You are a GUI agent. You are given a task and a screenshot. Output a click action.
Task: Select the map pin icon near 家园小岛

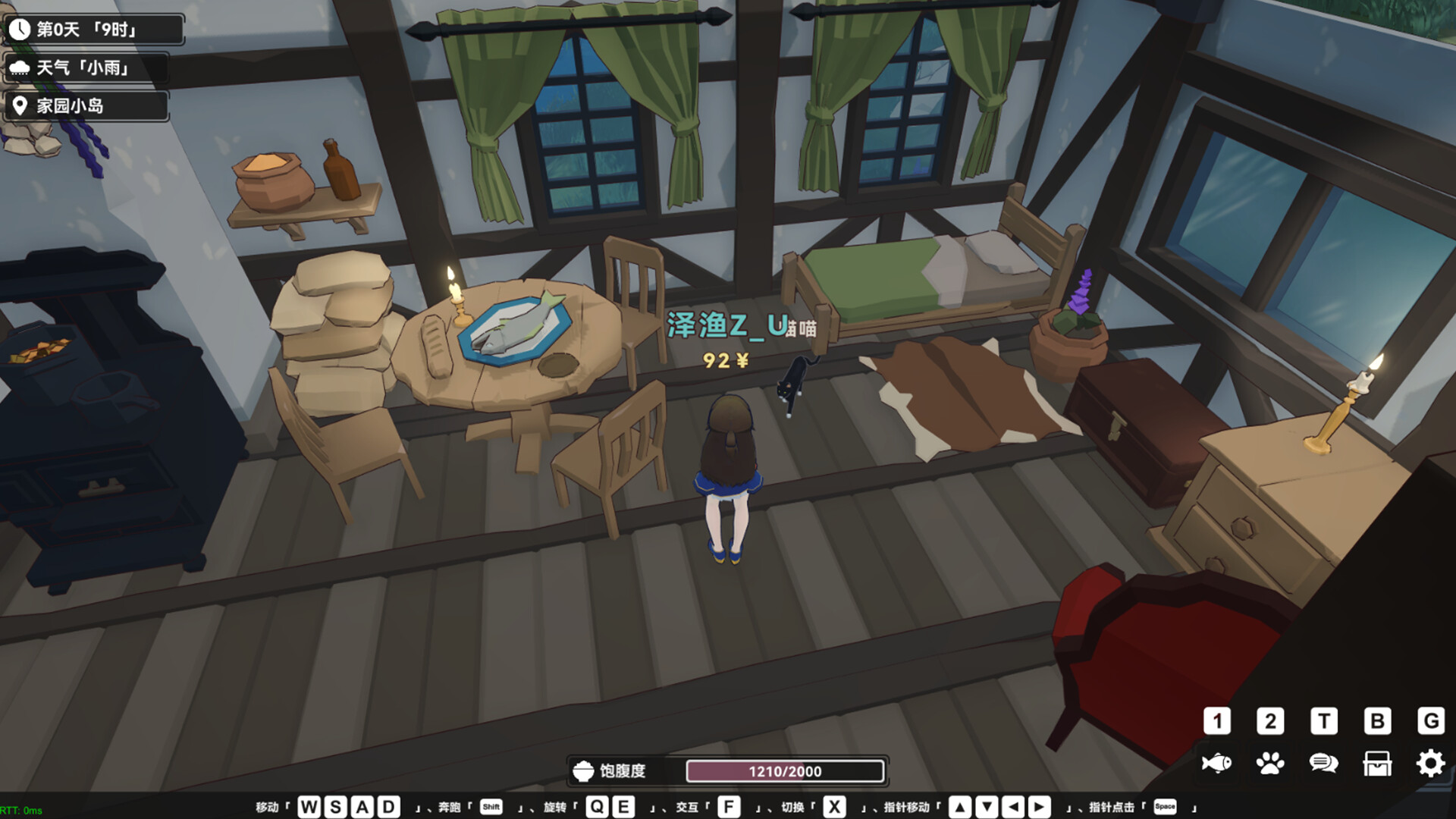coord(20,106)
